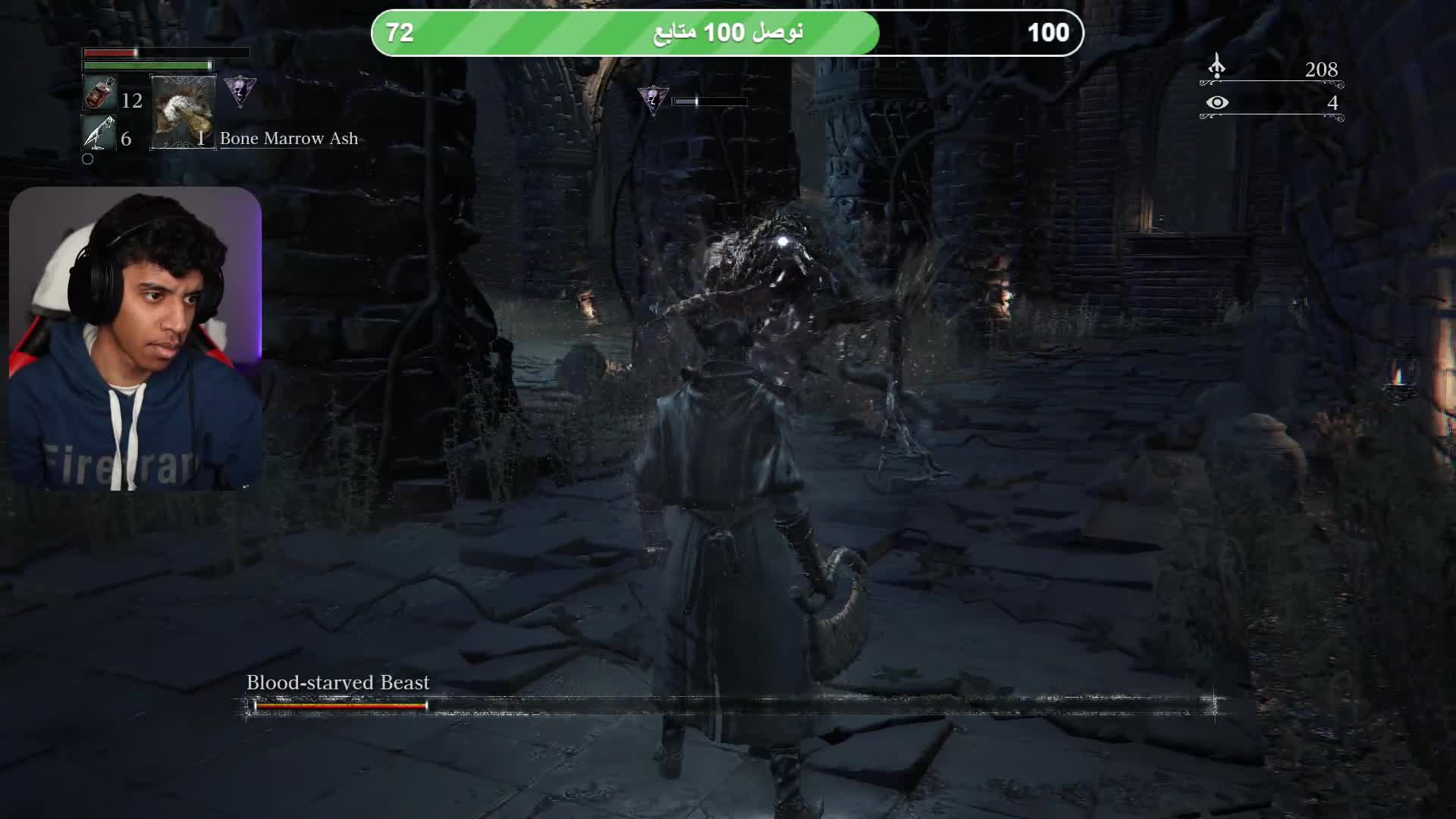Viewport: 1456px width, 819px height.
Task: Click the purple skull status icon beside the item slot
Action: (x=240, y=91)
